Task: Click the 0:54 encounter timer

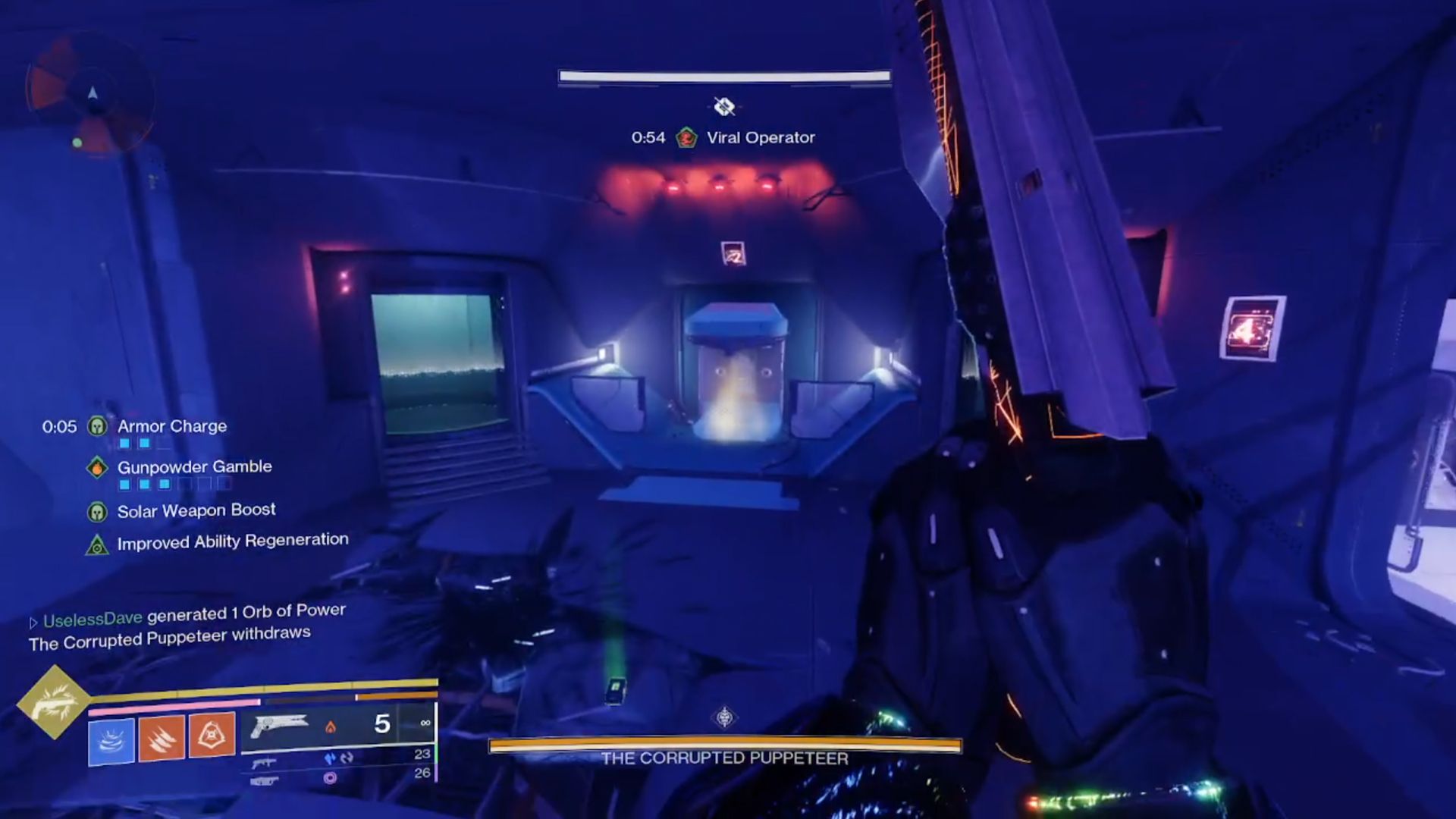Action: [x=648, y=137]
